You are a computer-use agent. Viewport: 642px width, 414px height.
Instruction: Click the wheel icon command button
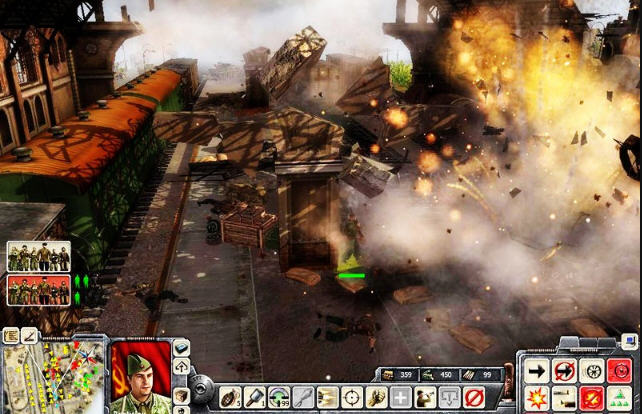[x=591, y=370]
